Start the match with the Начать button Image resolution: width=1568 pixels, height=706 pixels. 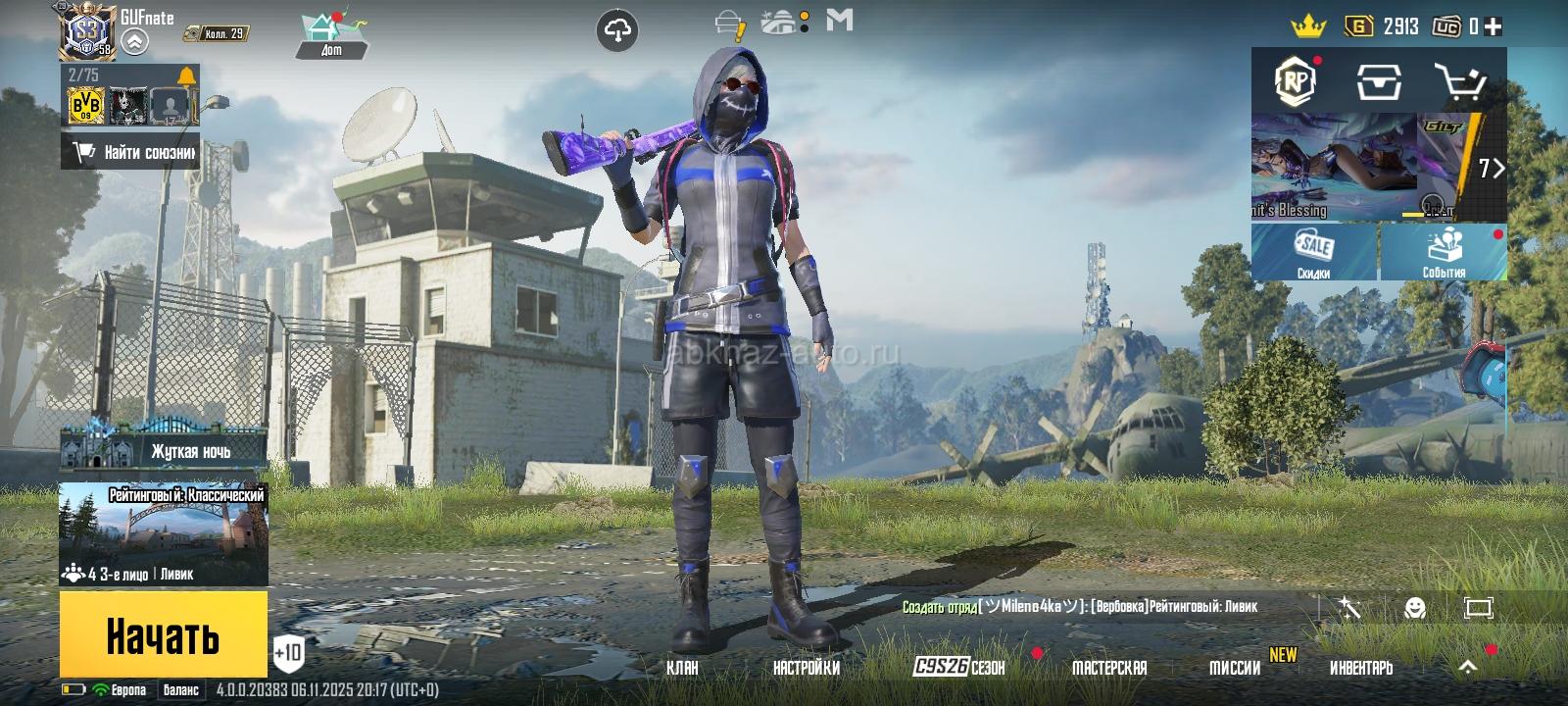[x=163, y=634]
